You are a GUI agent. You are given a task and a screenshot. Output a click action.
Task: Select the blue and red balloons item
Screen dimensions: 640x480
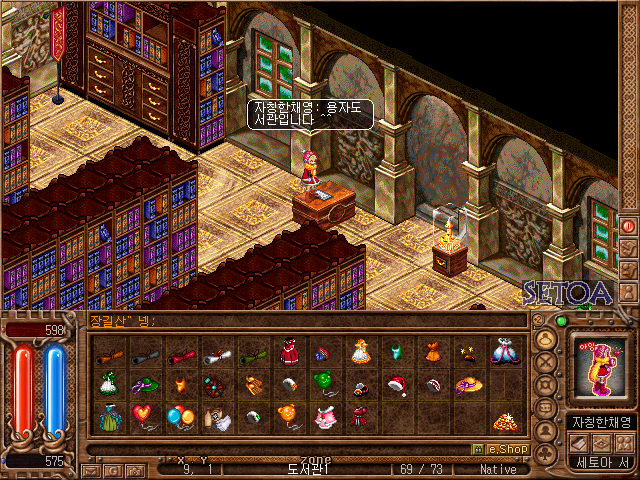coord(180,416)
